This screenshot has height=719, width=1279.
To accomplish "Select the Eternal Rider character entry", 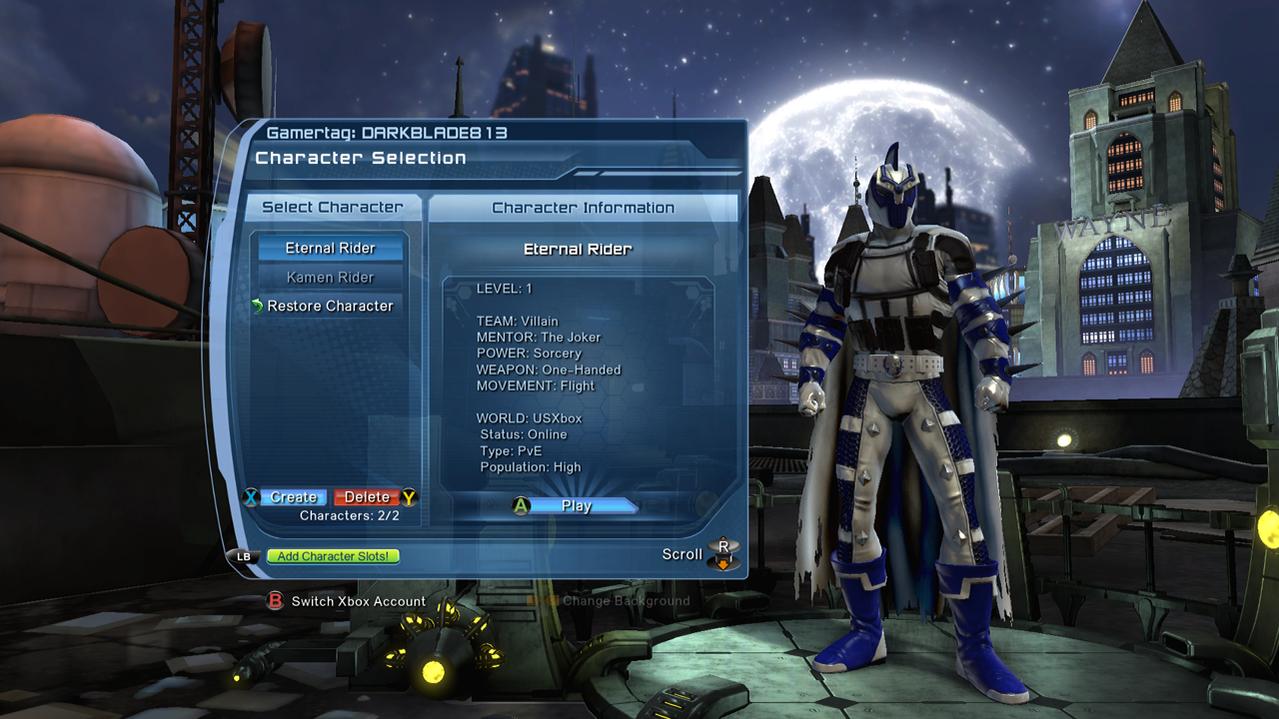I will click(330, 248).
